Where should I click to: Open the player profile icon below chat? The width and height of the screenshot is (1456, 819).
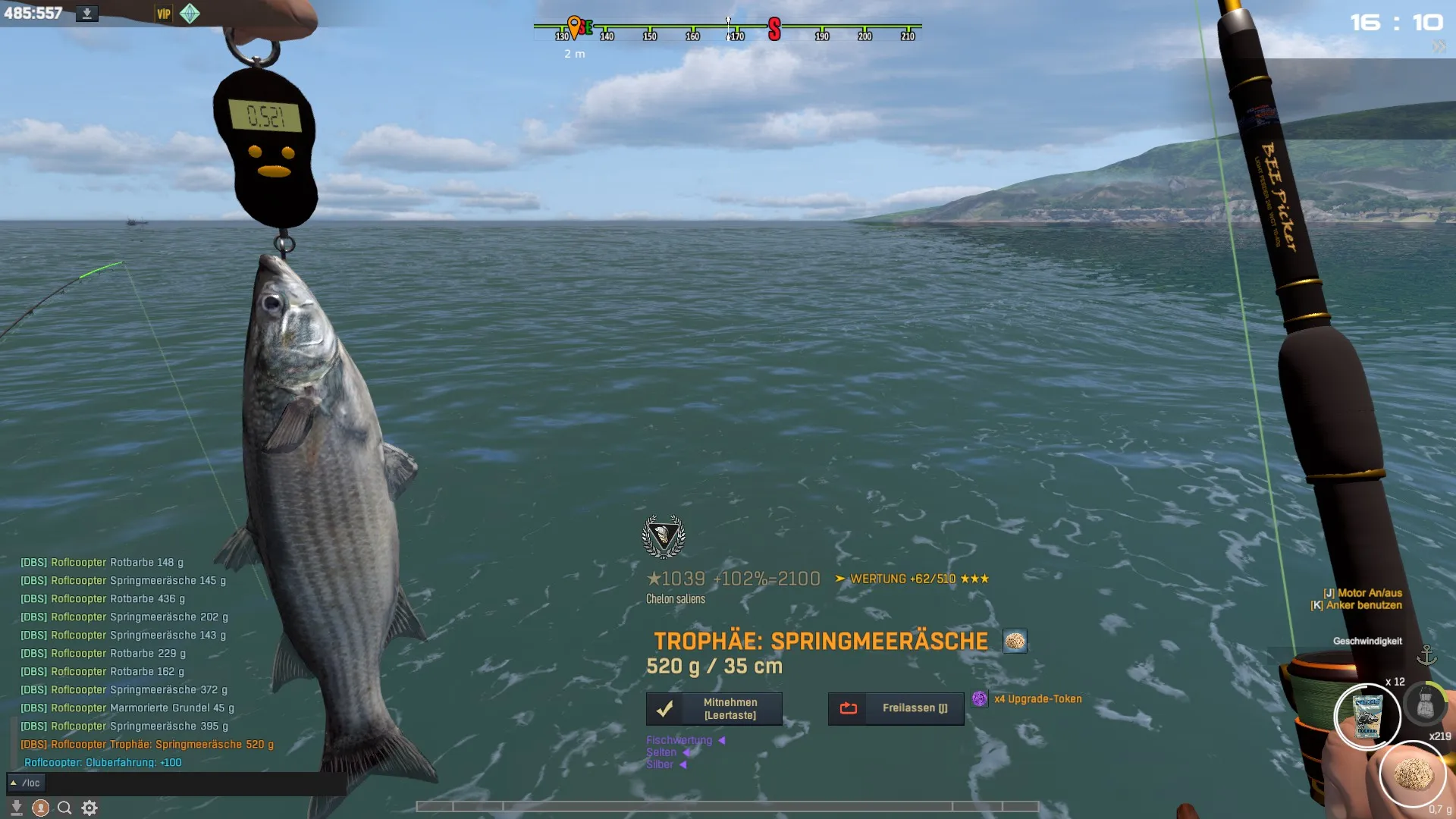click(41, 808)
